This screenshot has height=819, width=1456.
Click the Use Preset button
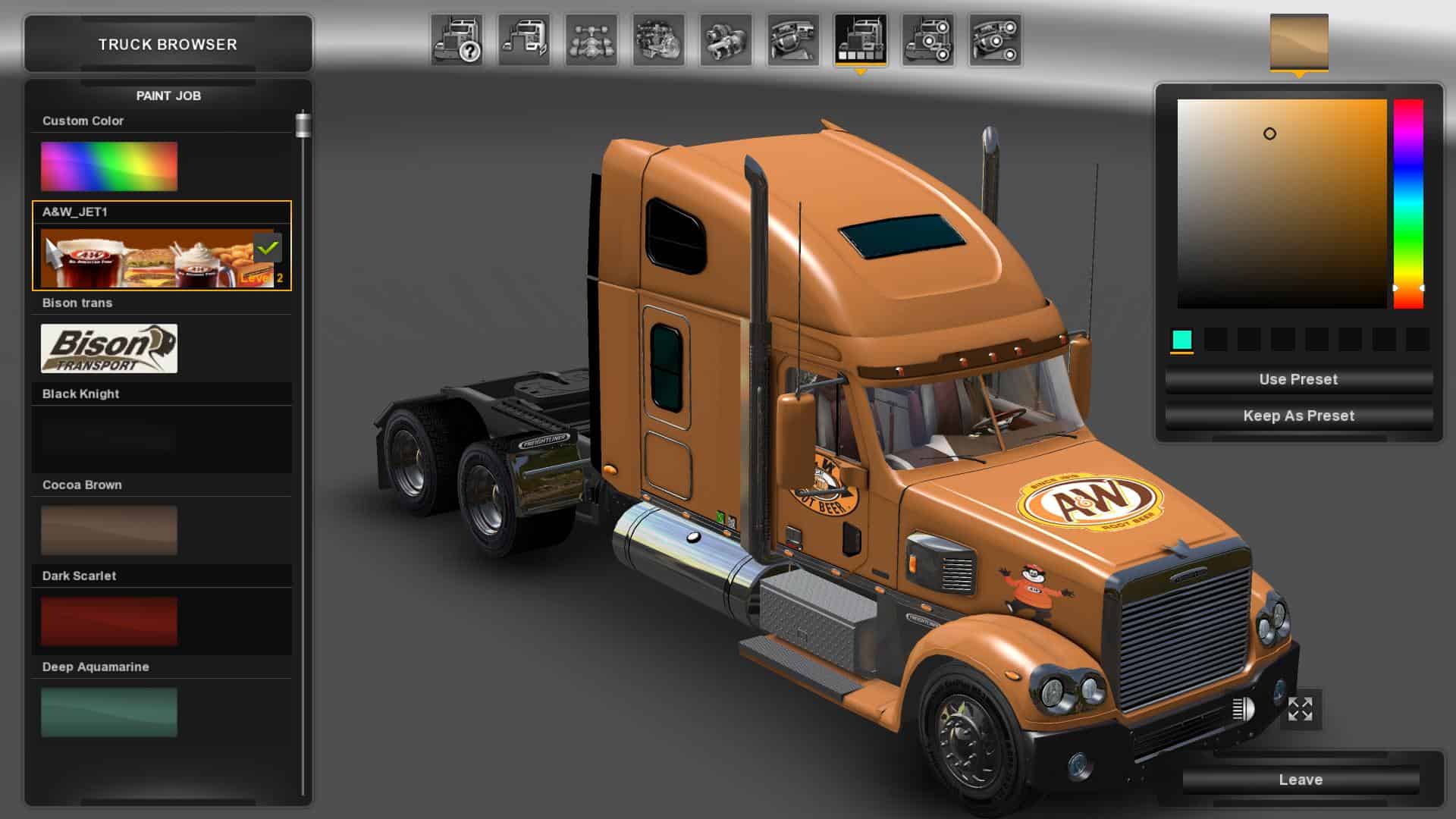pos(1298,379)
